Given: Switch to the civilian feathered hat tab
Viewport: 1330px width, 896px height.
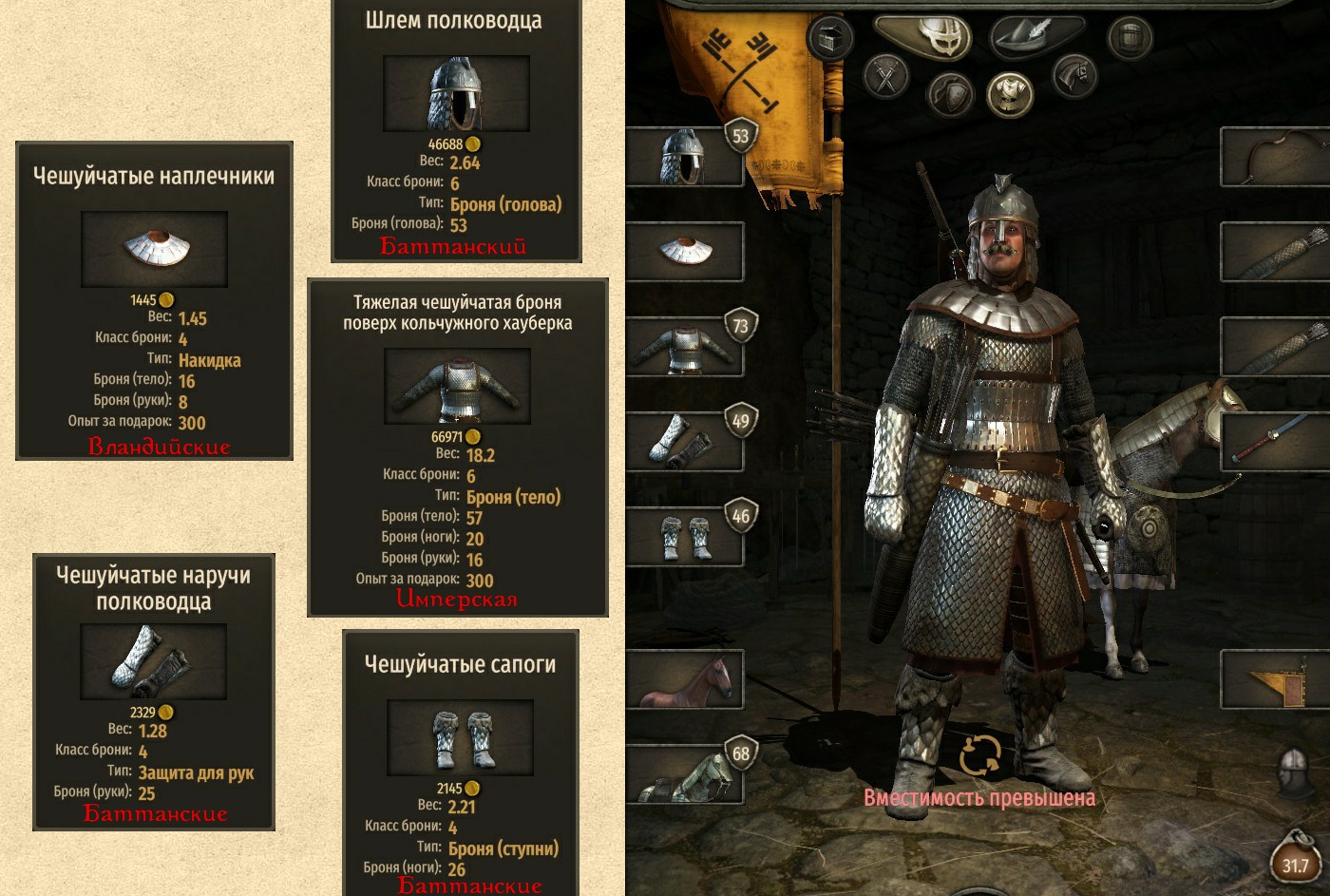Looking at the screenshot, I should point(1027,38).
